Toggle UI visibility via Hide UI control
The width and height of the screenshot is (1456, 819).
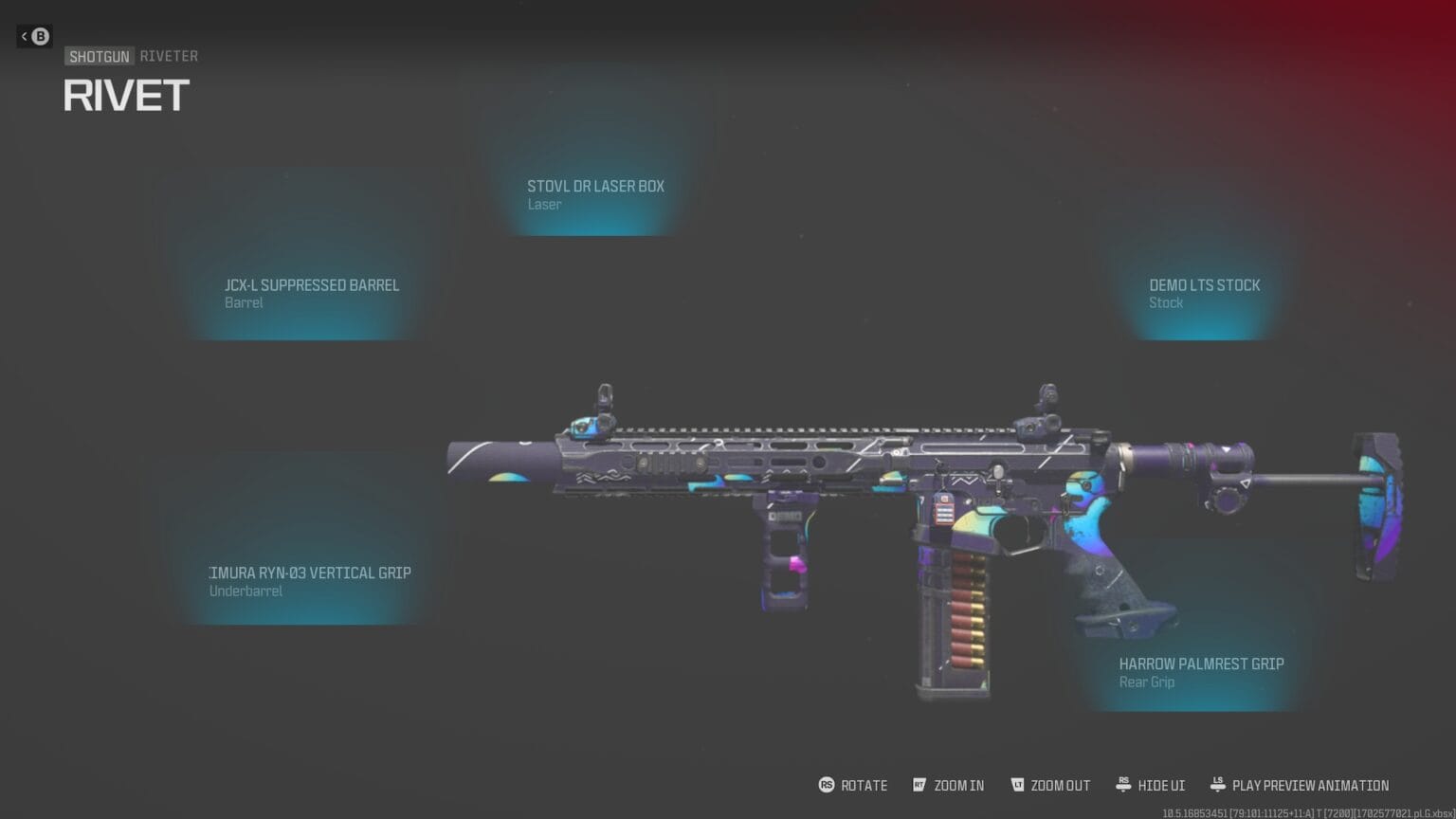1160,785
